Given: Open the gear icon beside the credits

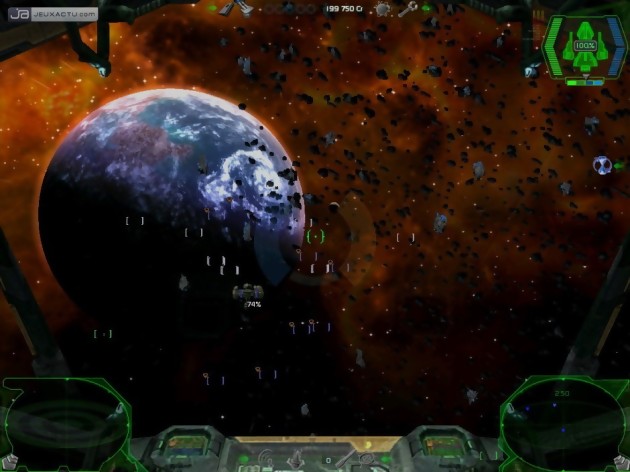Looking at the screenshot, I should [x=383, y=9].
